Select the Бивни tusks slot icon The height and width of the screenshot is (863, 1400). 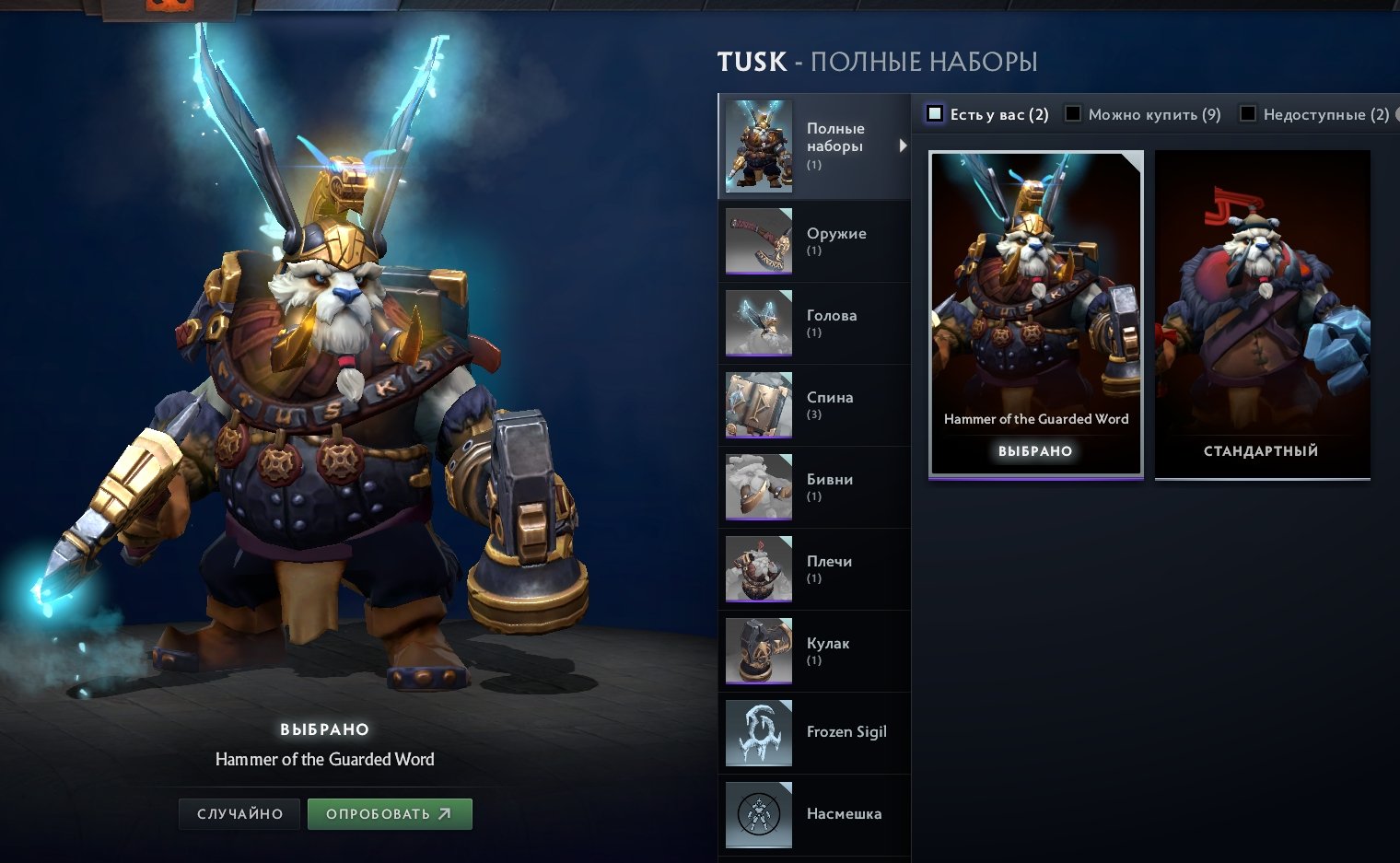(759, 487)
